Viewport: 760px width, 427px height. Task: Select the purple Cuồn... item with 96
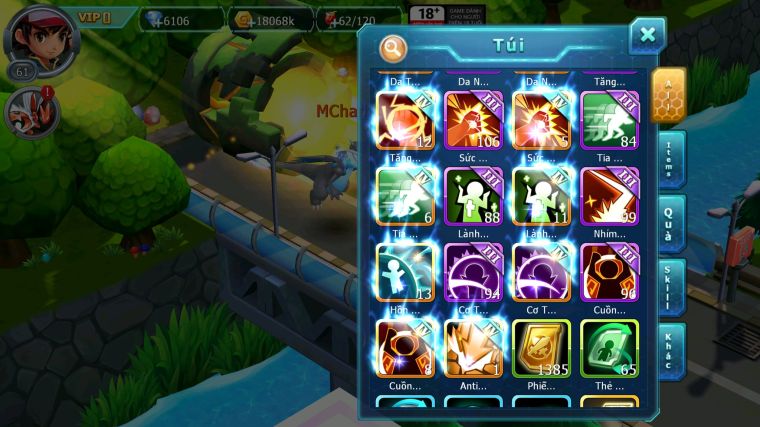point(609,272)
